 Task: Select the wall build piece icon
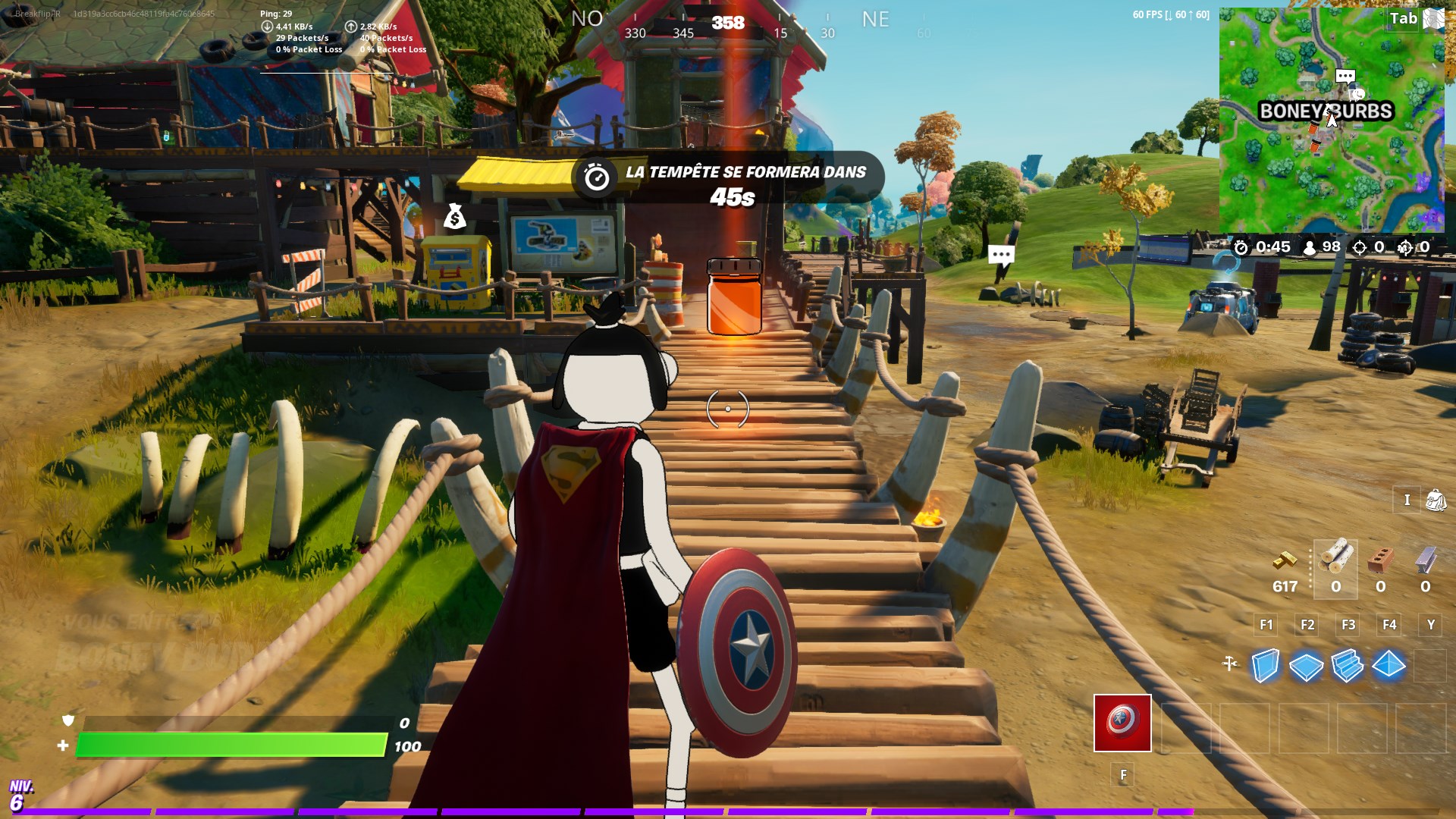1264,666
